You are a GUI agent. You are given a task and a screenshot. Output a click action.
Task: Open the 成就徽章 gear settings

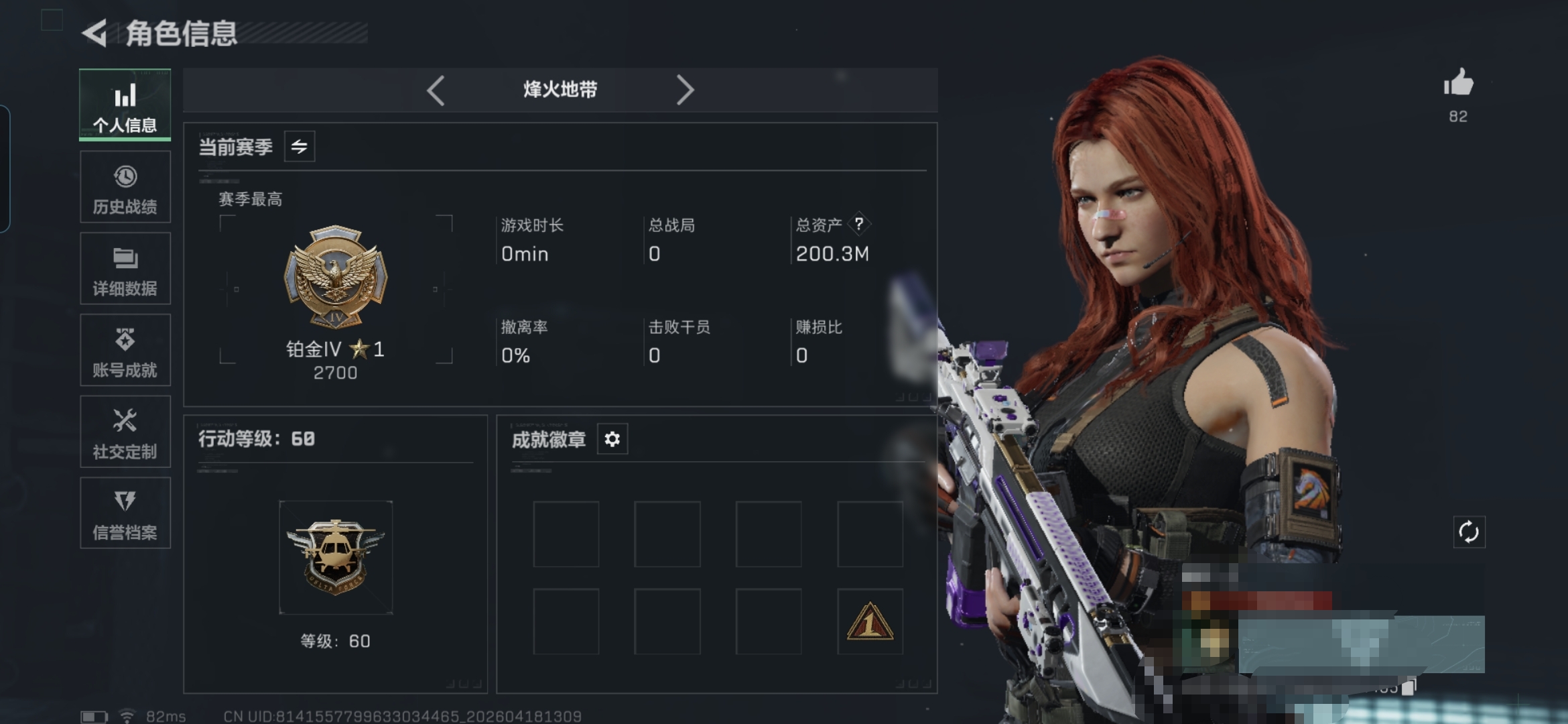pyautogui.click(x=612, y=439)
